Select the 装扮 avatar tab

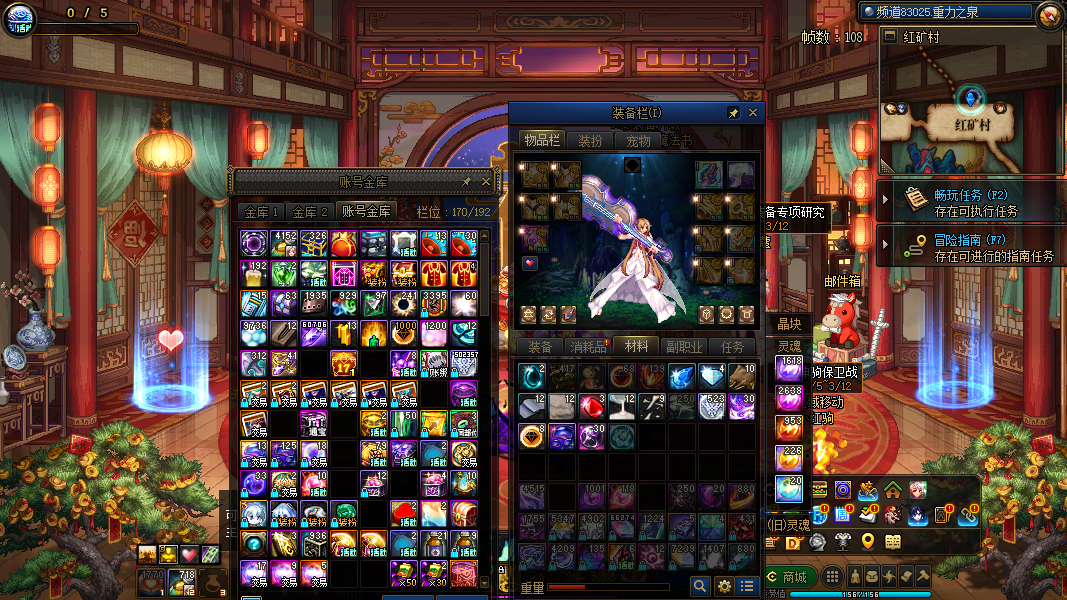(x=590, y=141)
